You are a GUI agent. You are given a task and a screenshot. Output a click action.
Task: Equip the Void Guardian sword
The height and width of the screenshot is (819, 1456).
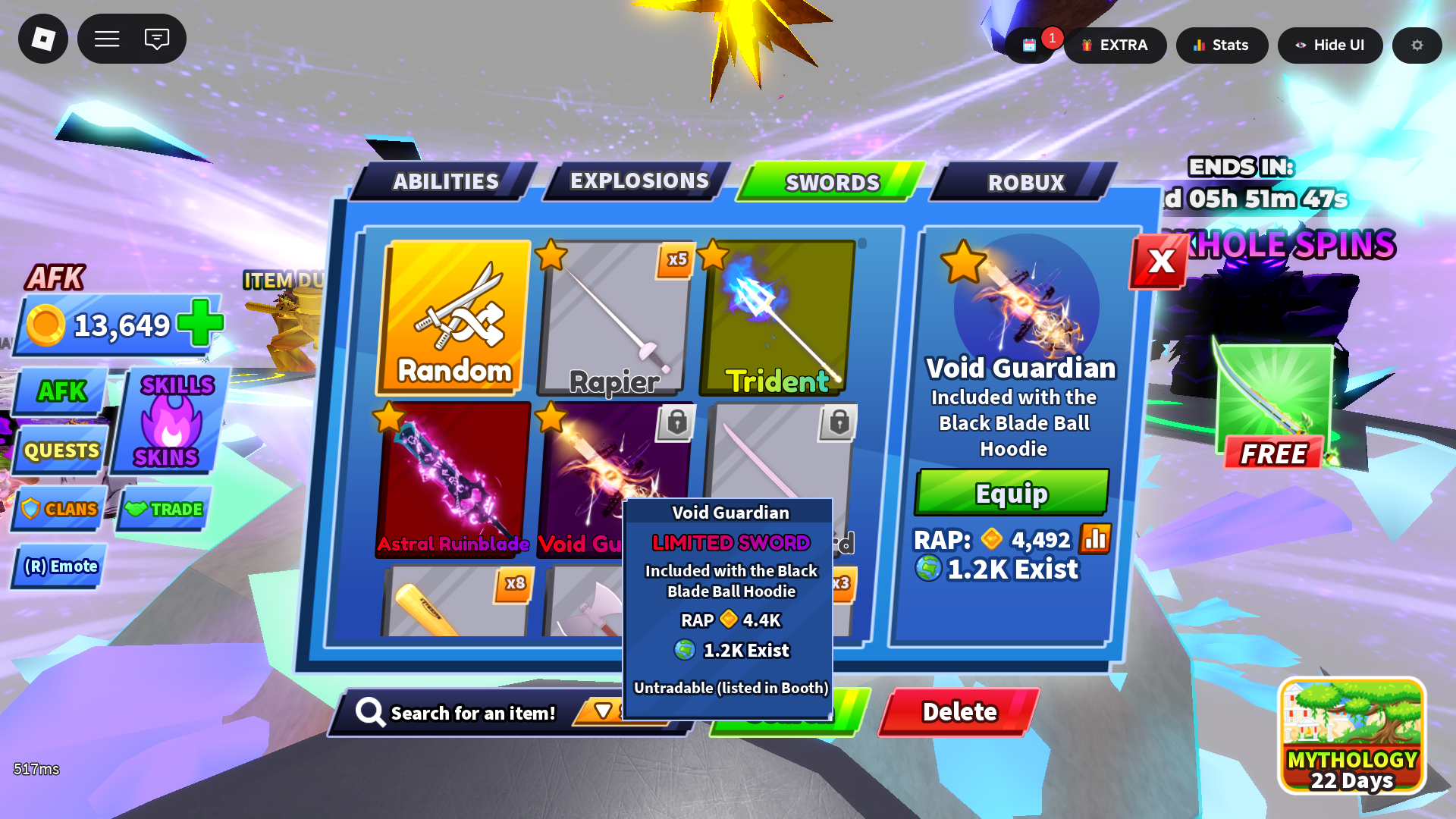(x=1011, y=493)
